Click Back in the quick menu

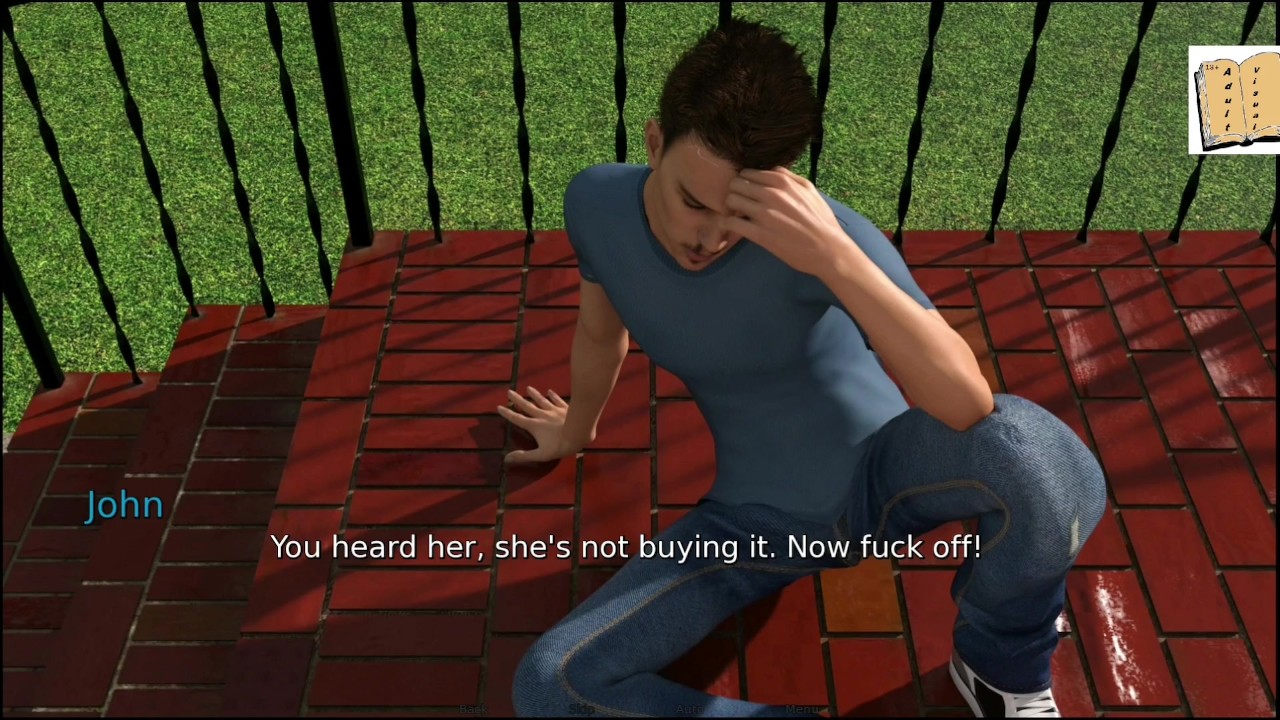coord(472,709)
